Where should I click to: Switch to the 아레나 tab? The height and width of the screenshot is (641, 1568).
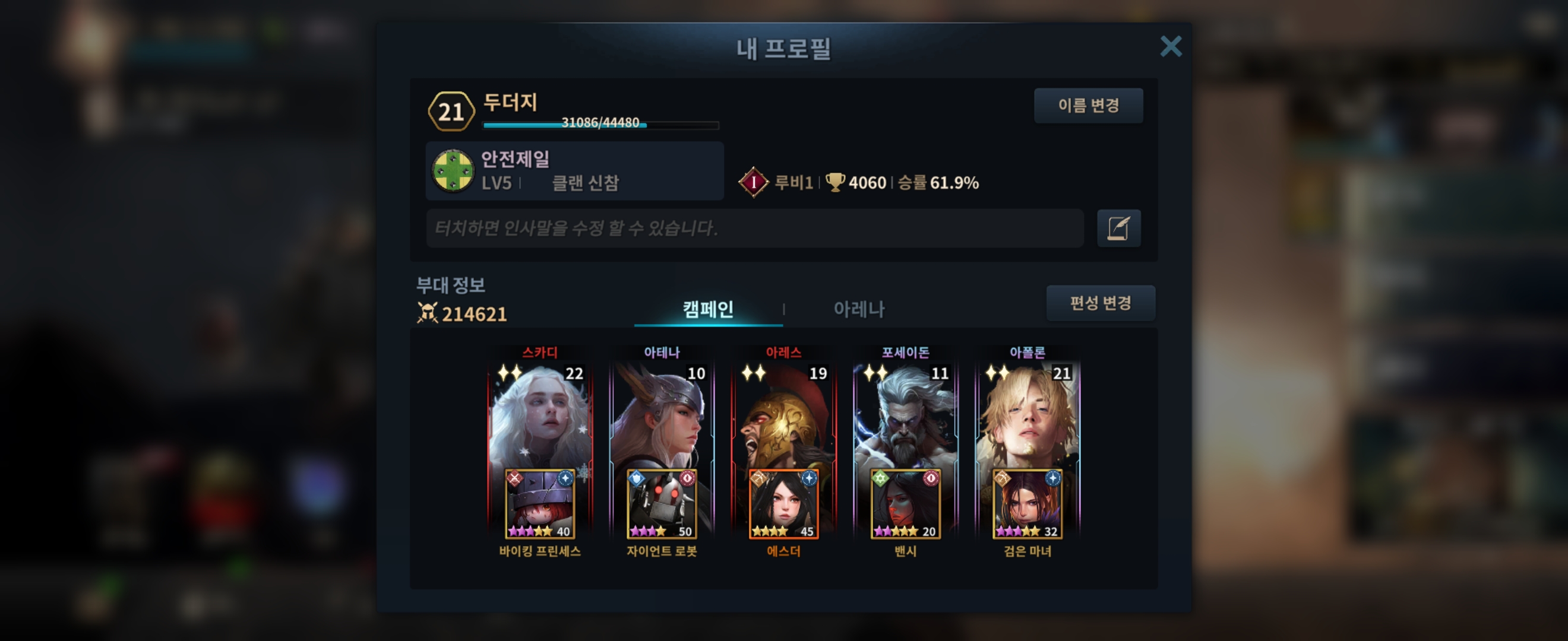coord(858,309)
